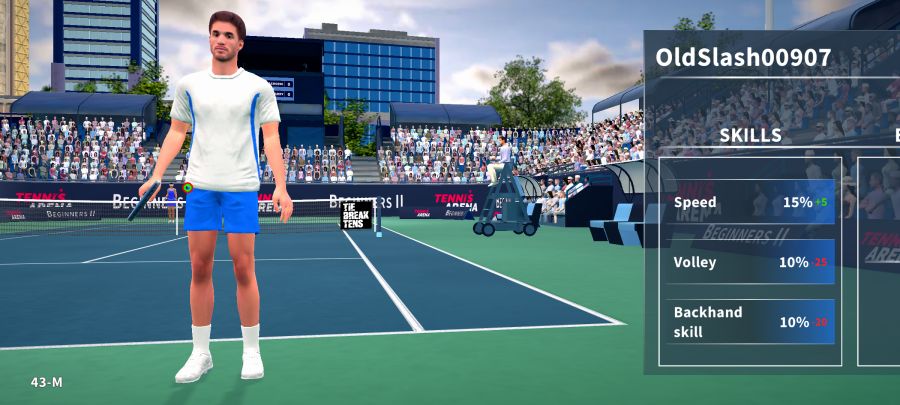Click the OldSlash00907 player name
This screenshot has height=405, width=900.
[x=743, y=58]
